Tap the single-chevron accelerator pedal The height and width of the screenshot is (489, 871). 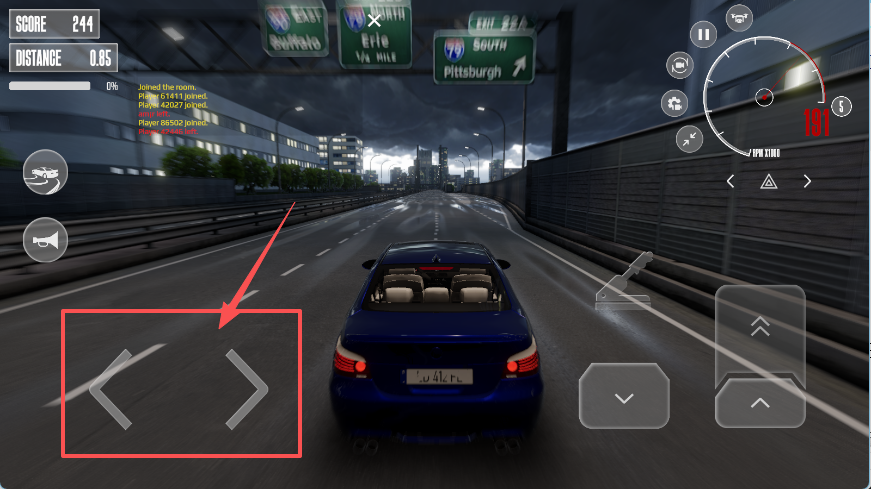760,404
